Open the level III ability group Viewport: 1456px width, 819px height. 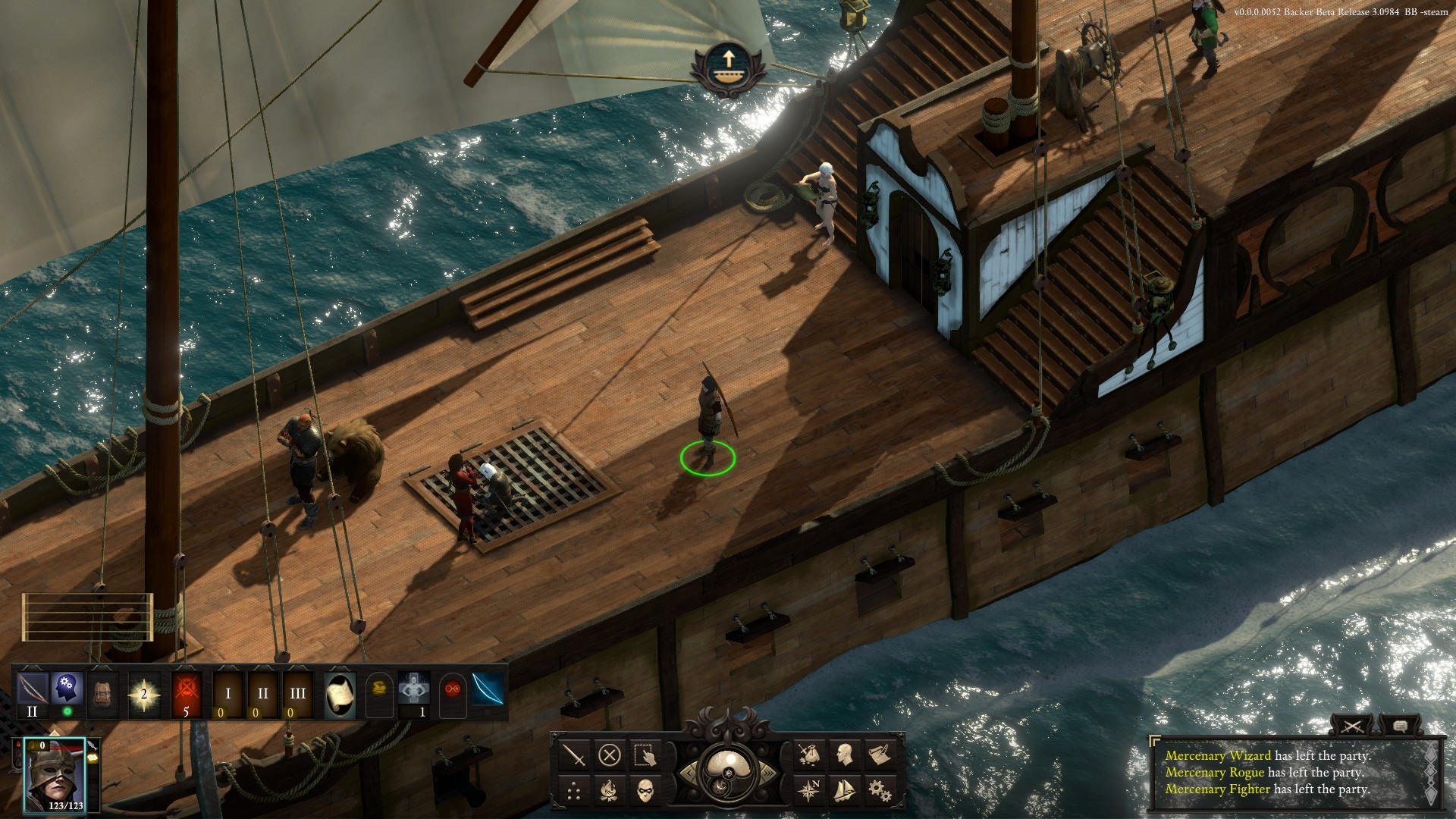click(x=298, y=693)
